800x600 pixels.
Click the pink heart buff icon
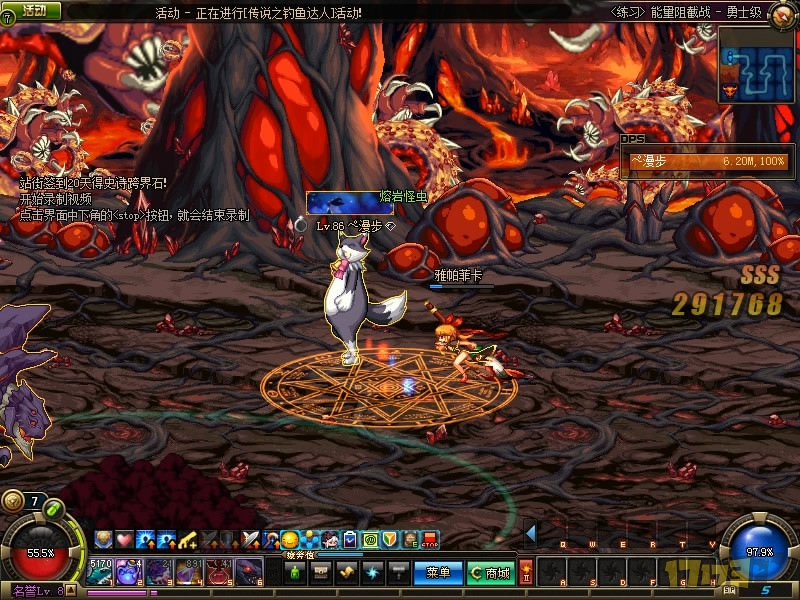tap(123, 540)
